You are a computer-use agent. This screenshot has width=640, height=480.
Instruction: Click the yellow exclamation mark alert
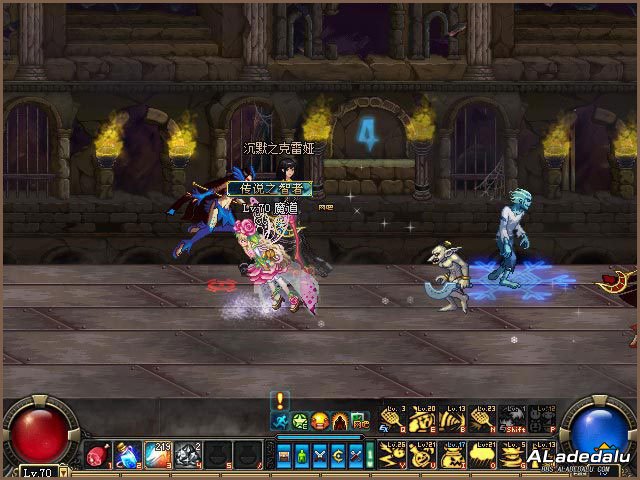pos(281,400)
